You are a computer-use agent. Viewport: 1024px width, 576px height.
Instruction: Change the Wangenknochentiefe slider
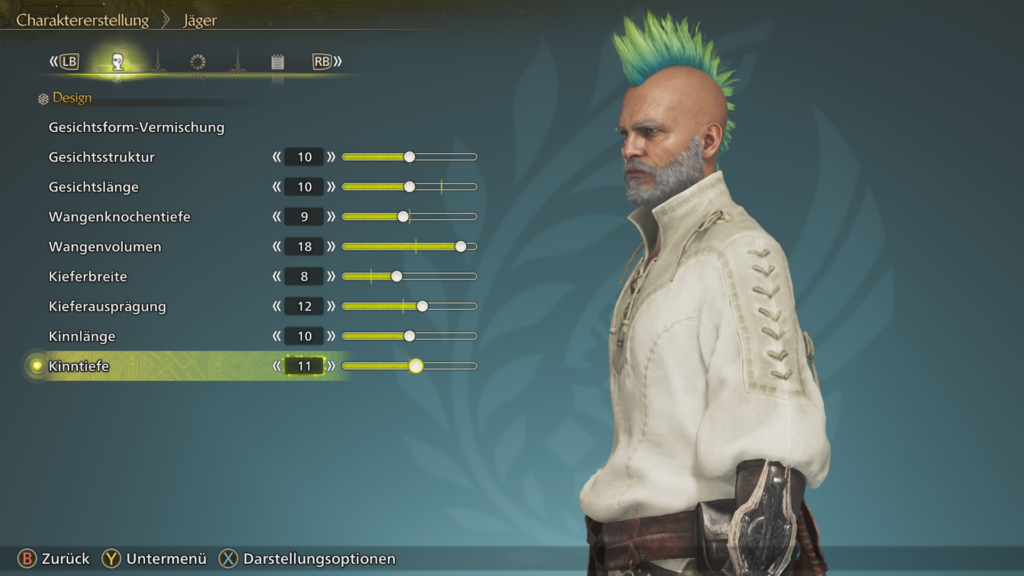pyautogui.click(x=403, y=217)
